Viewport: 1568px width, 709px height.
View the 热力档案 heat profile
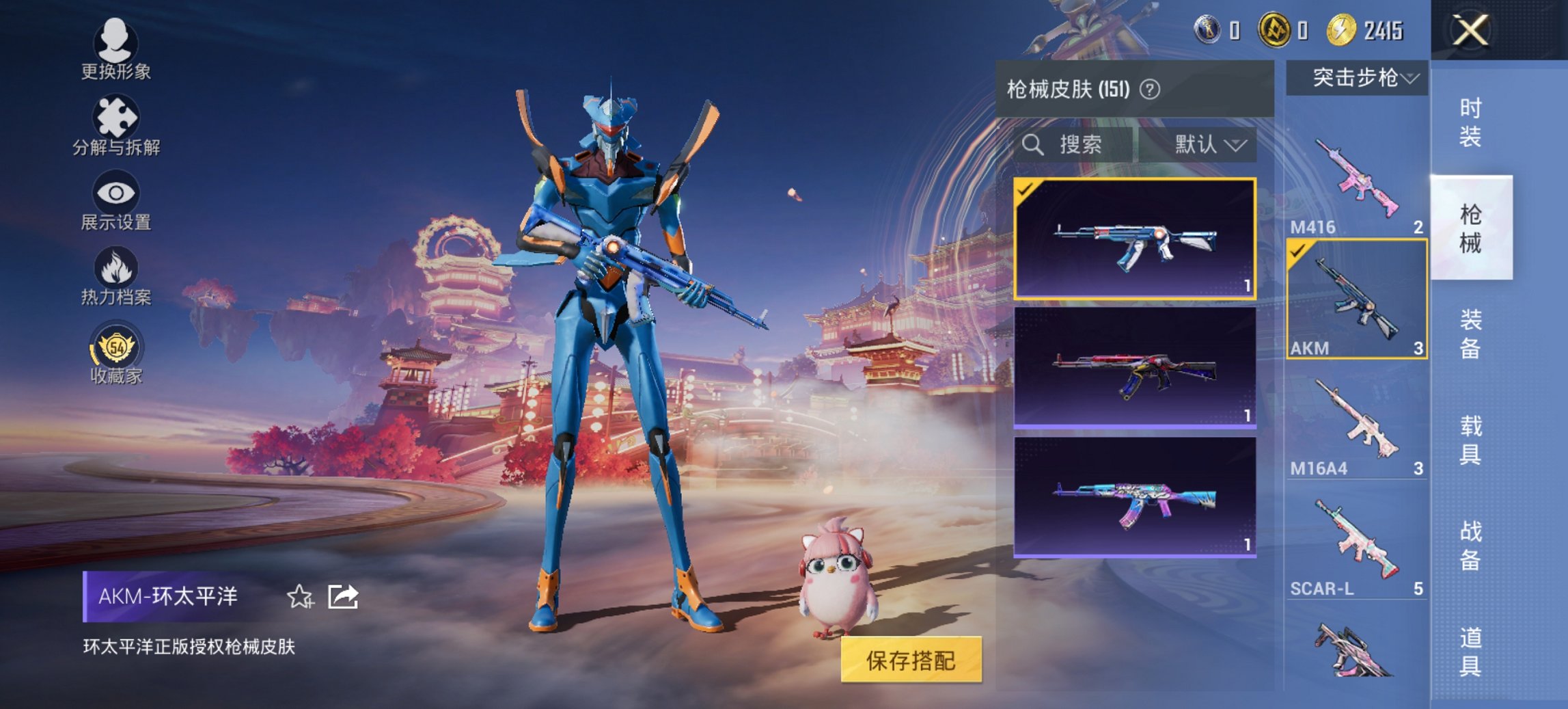[x=116, y=273]
